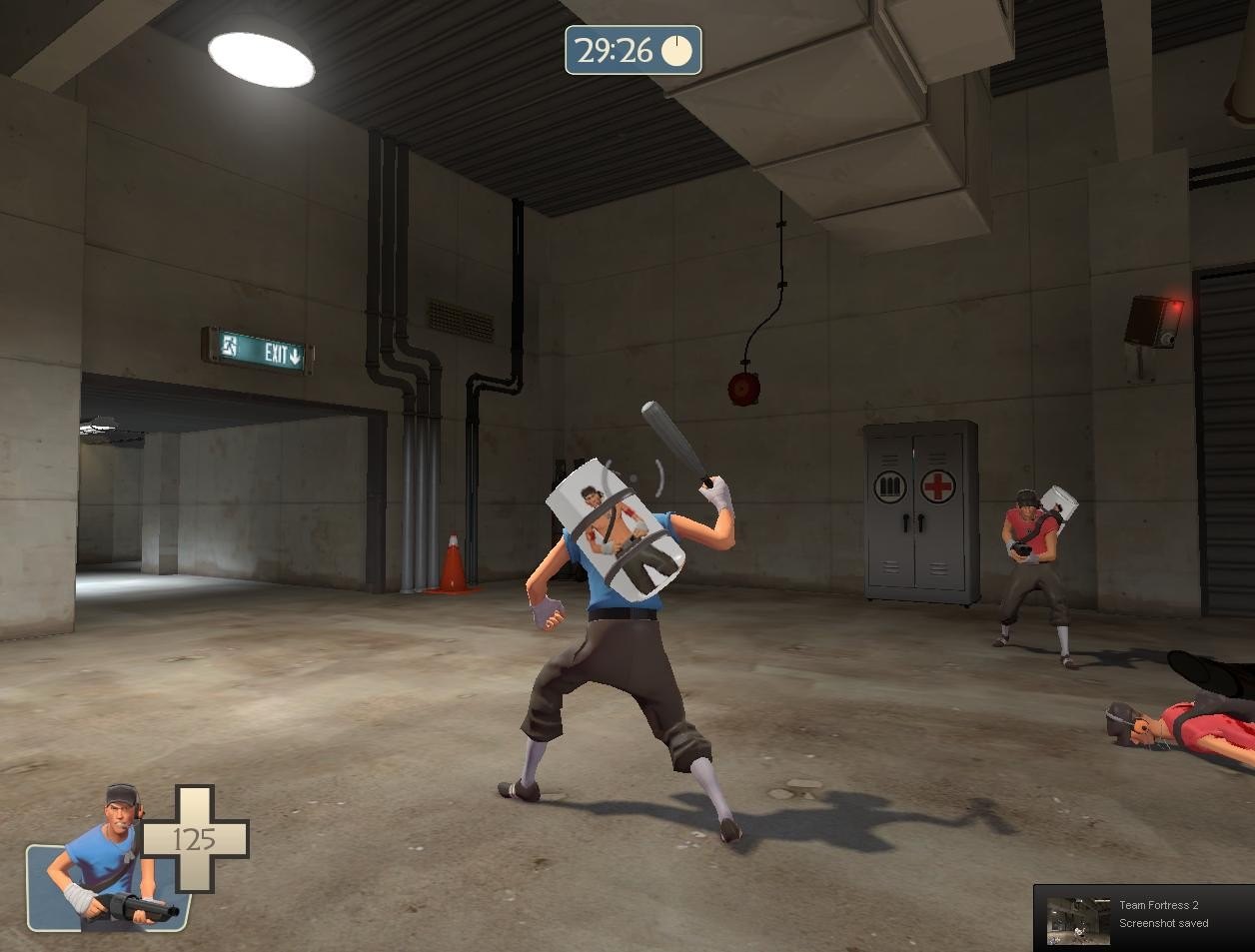This screenshot has height=952, width=1255.
Task: Open the Steam "Screenshot saved" notification
Action: (1143, 917)
